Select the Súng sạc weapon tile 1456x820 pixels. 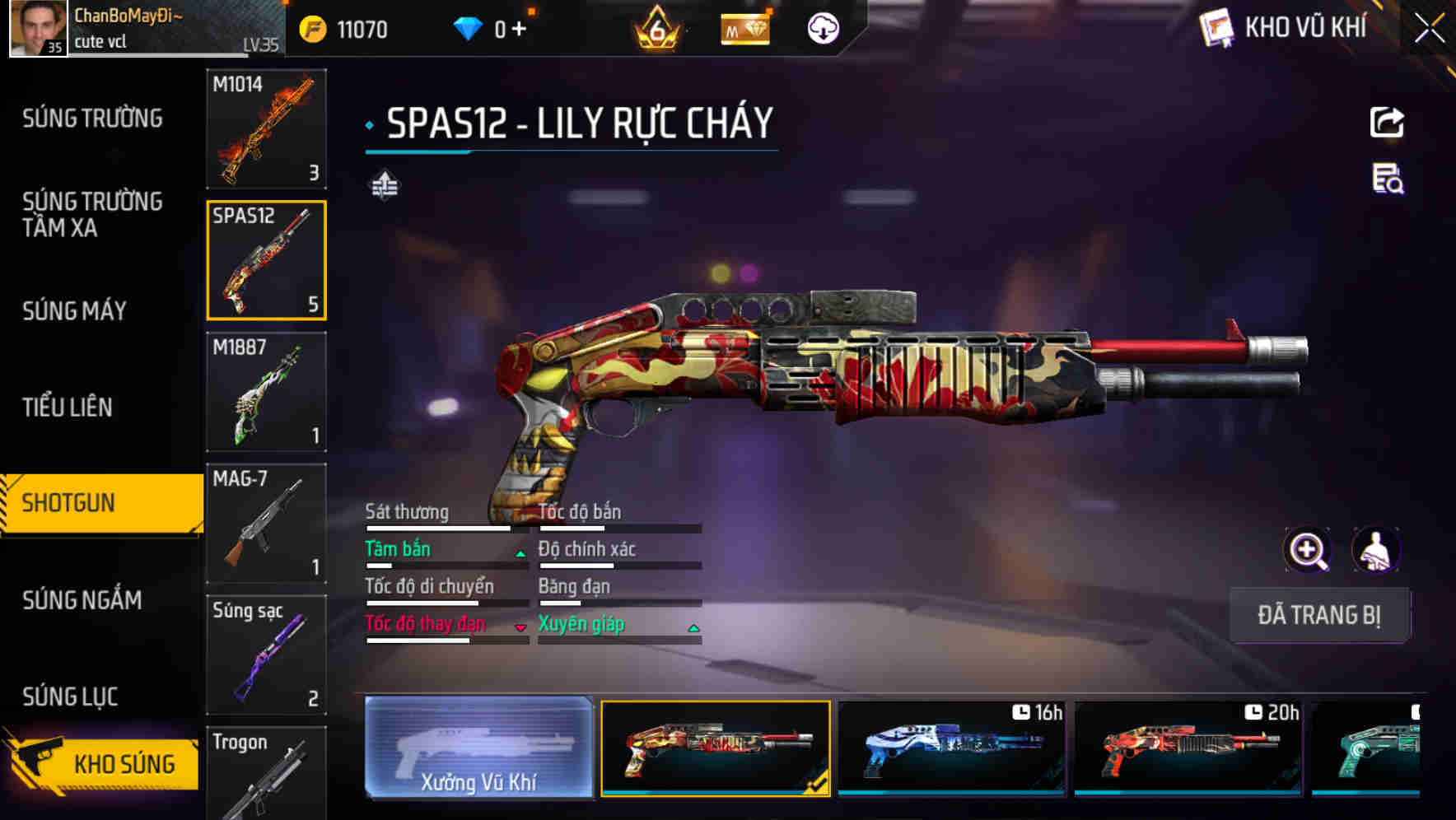(266, 655)
